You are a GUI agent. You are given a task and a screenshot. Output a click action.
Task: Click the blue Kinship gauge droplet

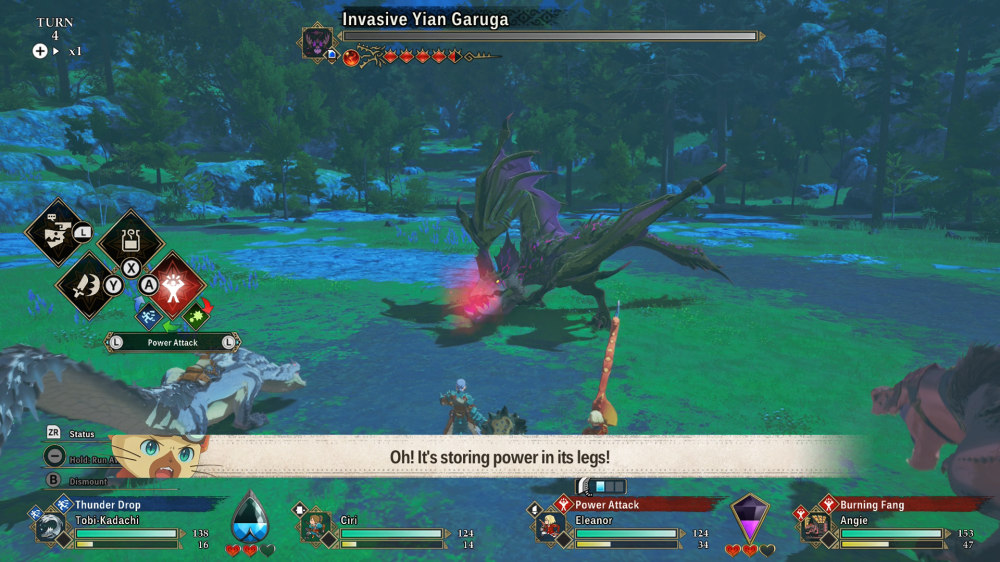tap(250, 519)
